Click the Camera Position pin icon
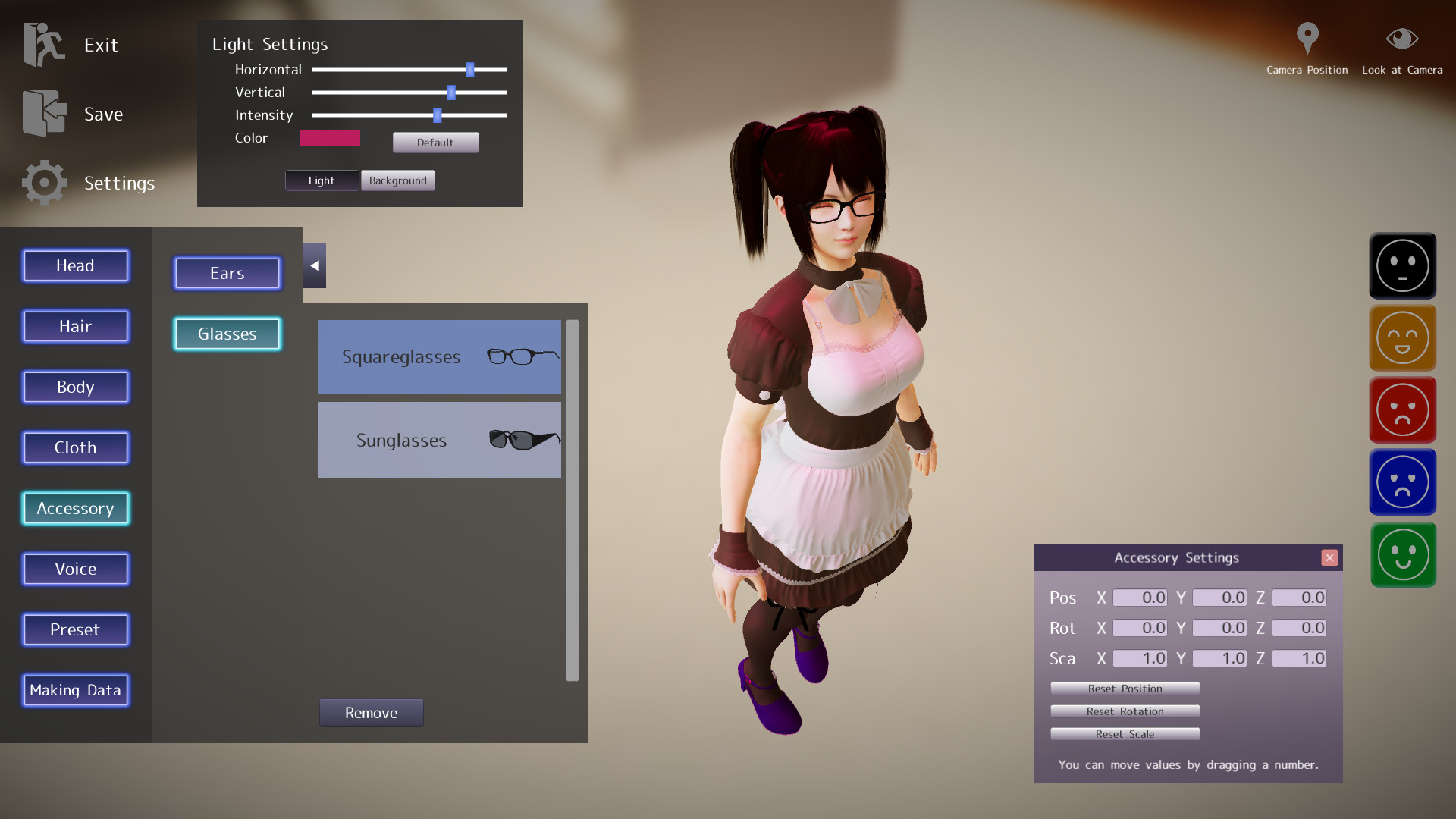 click(1307, 39)
